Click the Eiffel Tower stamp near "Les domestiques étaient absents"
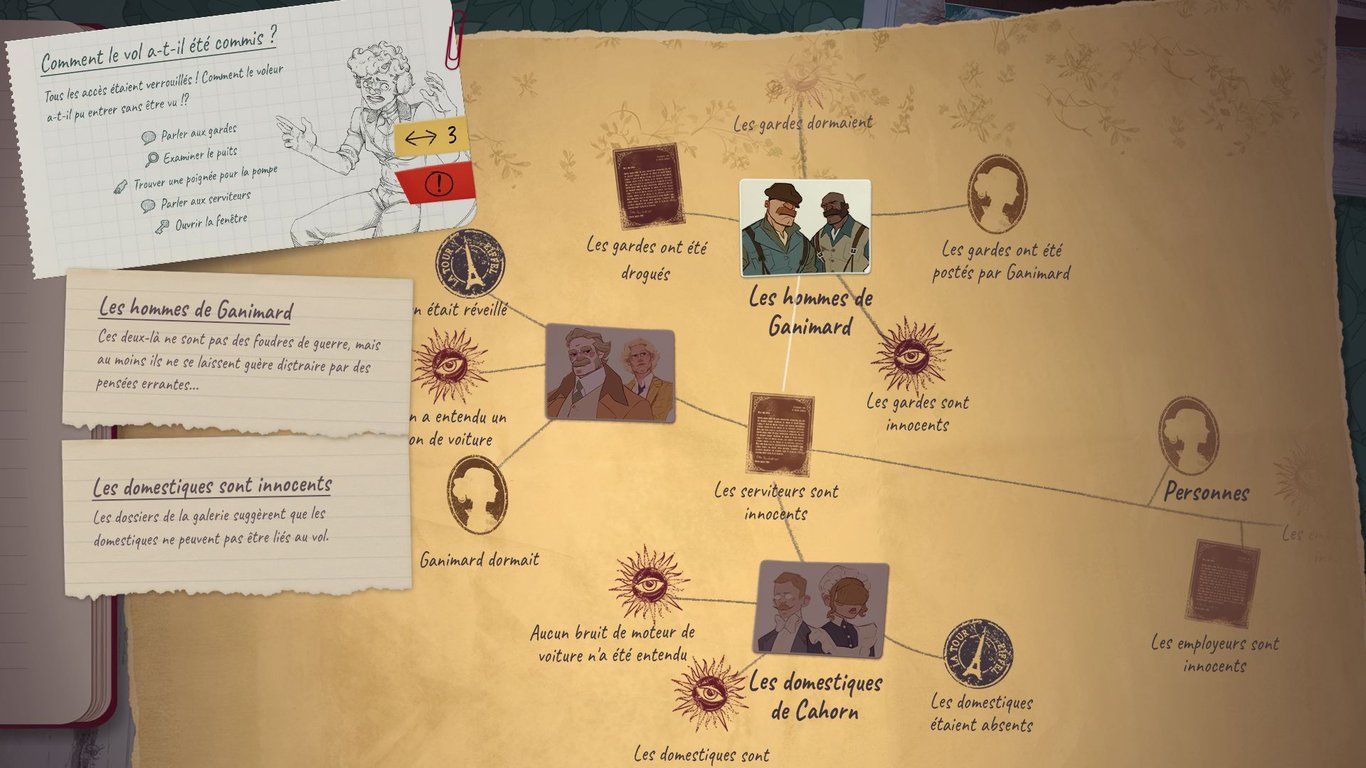The image size is (1366, 768). (x=977, y=651)
